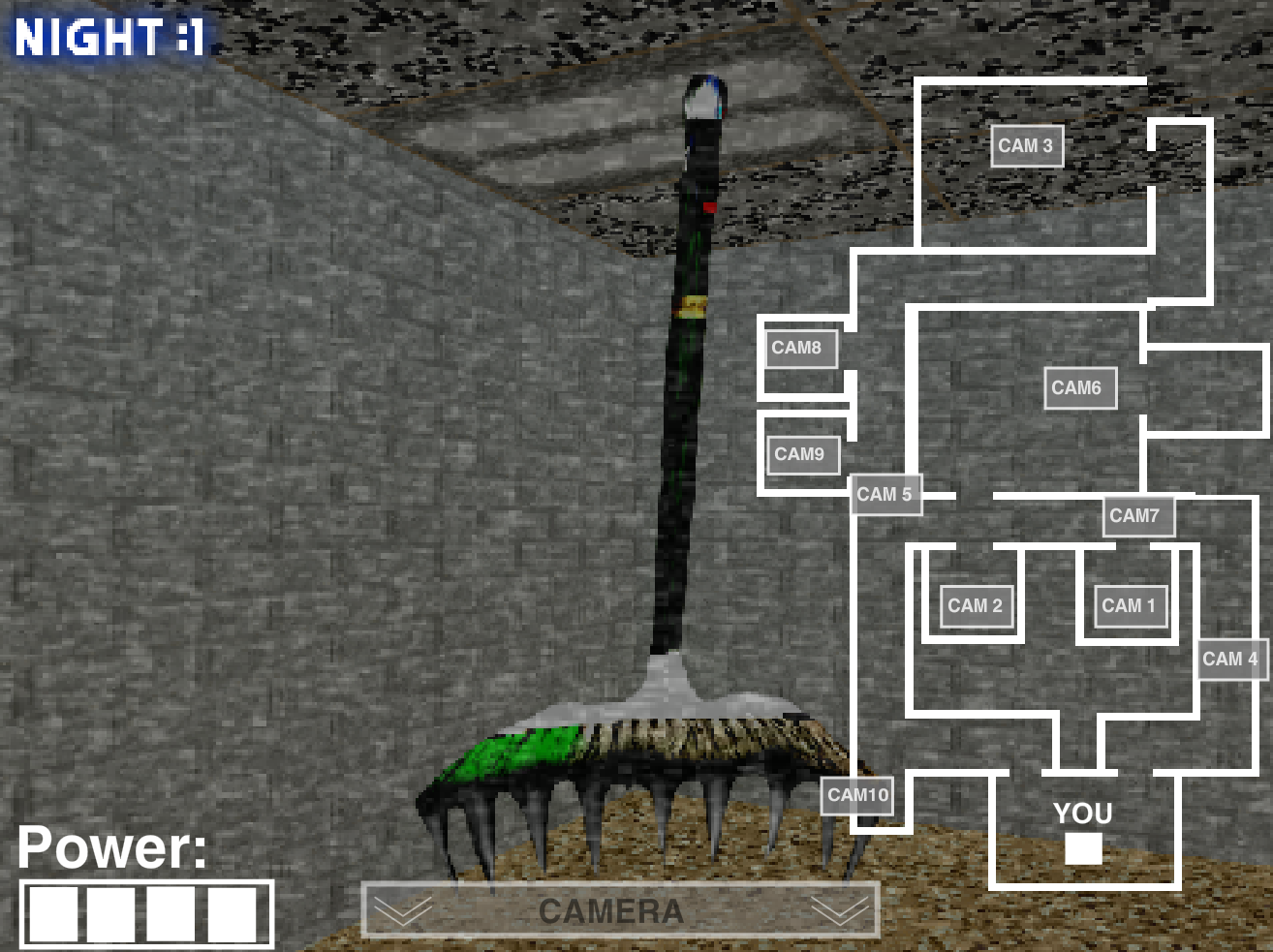Select CAM 2 on the map
Image resolution: width=1273 pixels, height=952 pixels.
click(974, 606)
